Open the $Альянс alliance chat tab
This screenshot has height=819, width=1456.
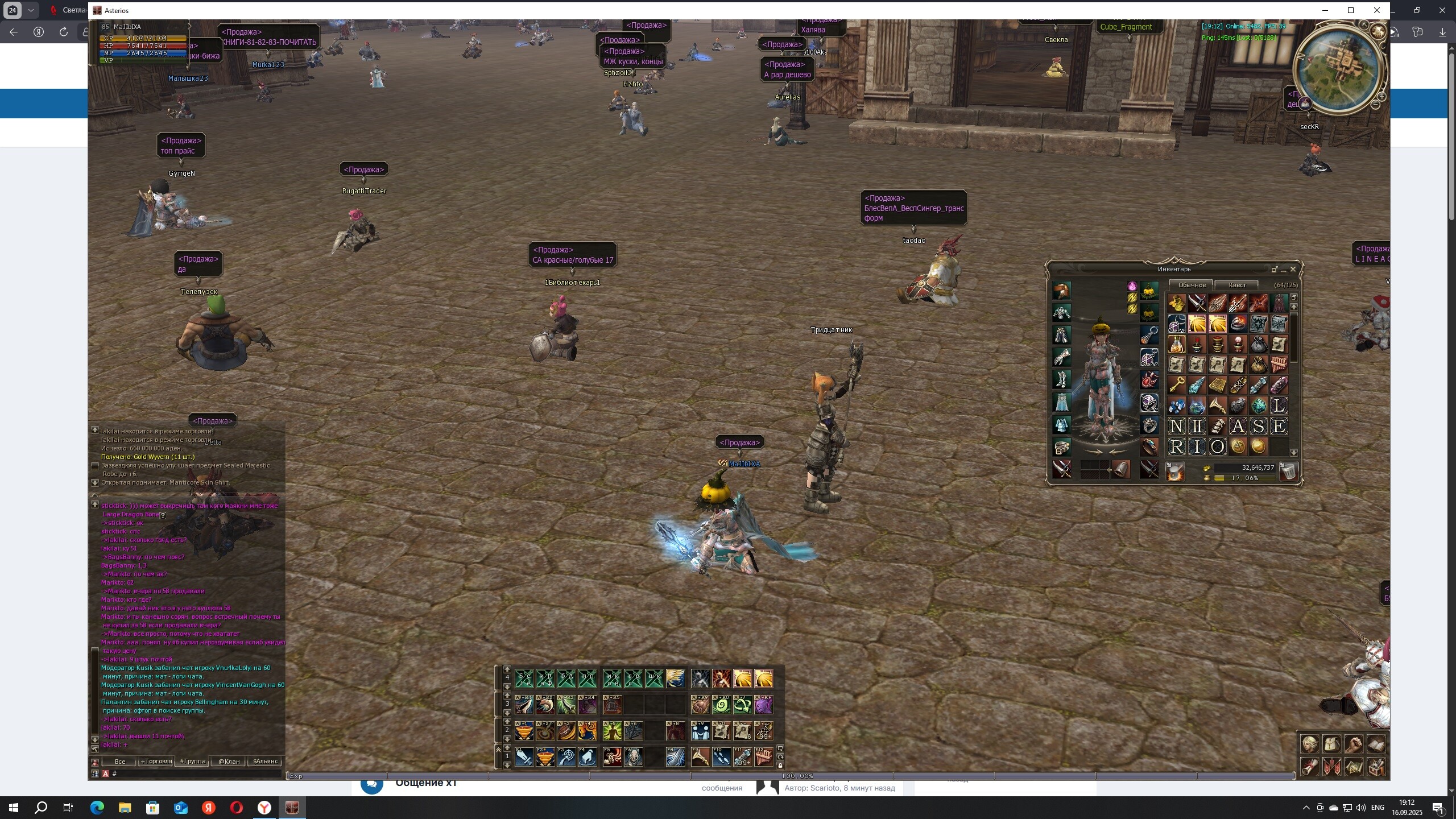[x=265, y=761]
